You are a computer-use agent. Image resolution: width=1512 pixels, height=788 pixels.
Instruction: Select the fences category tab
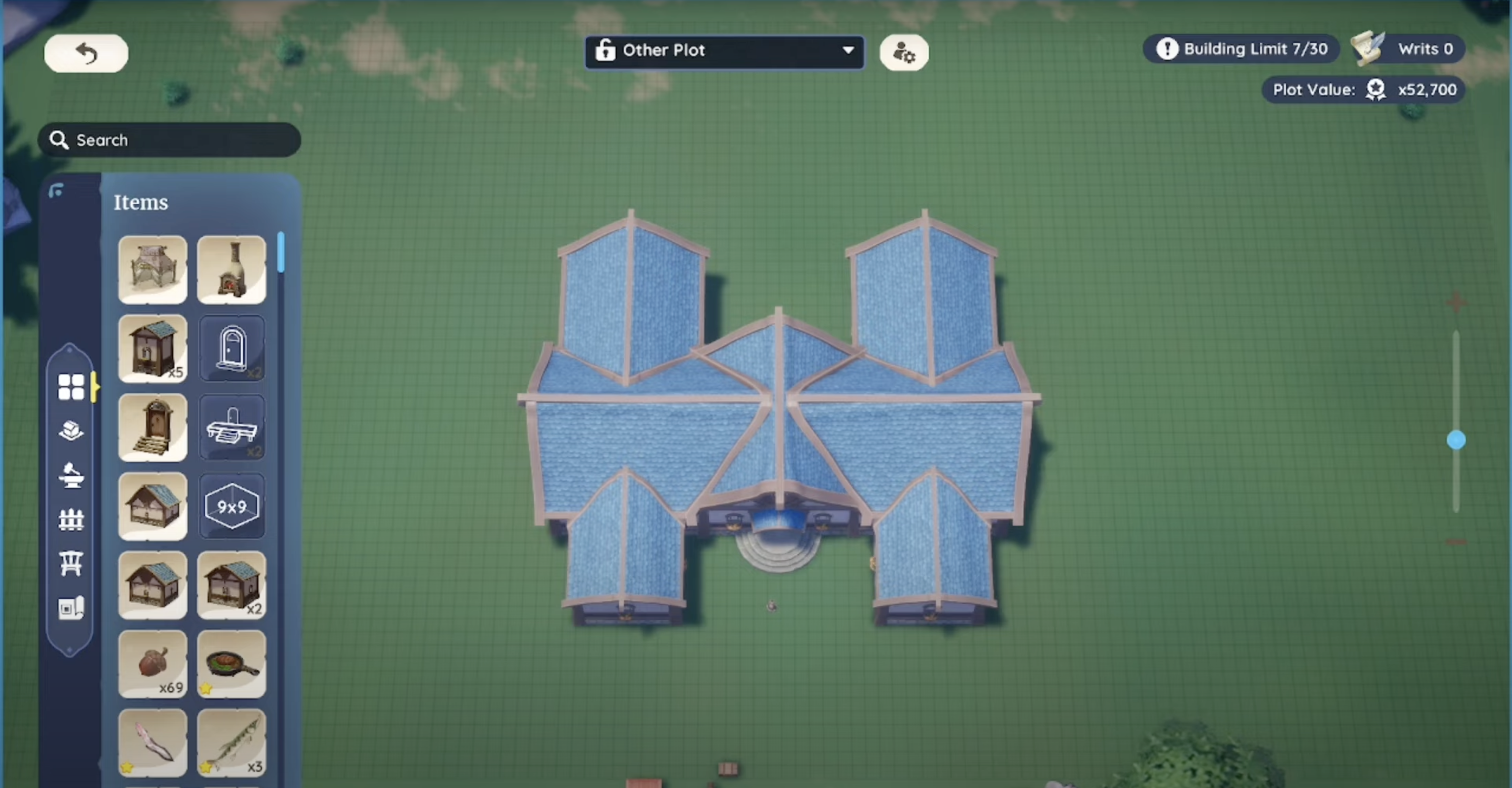[71, 520]
